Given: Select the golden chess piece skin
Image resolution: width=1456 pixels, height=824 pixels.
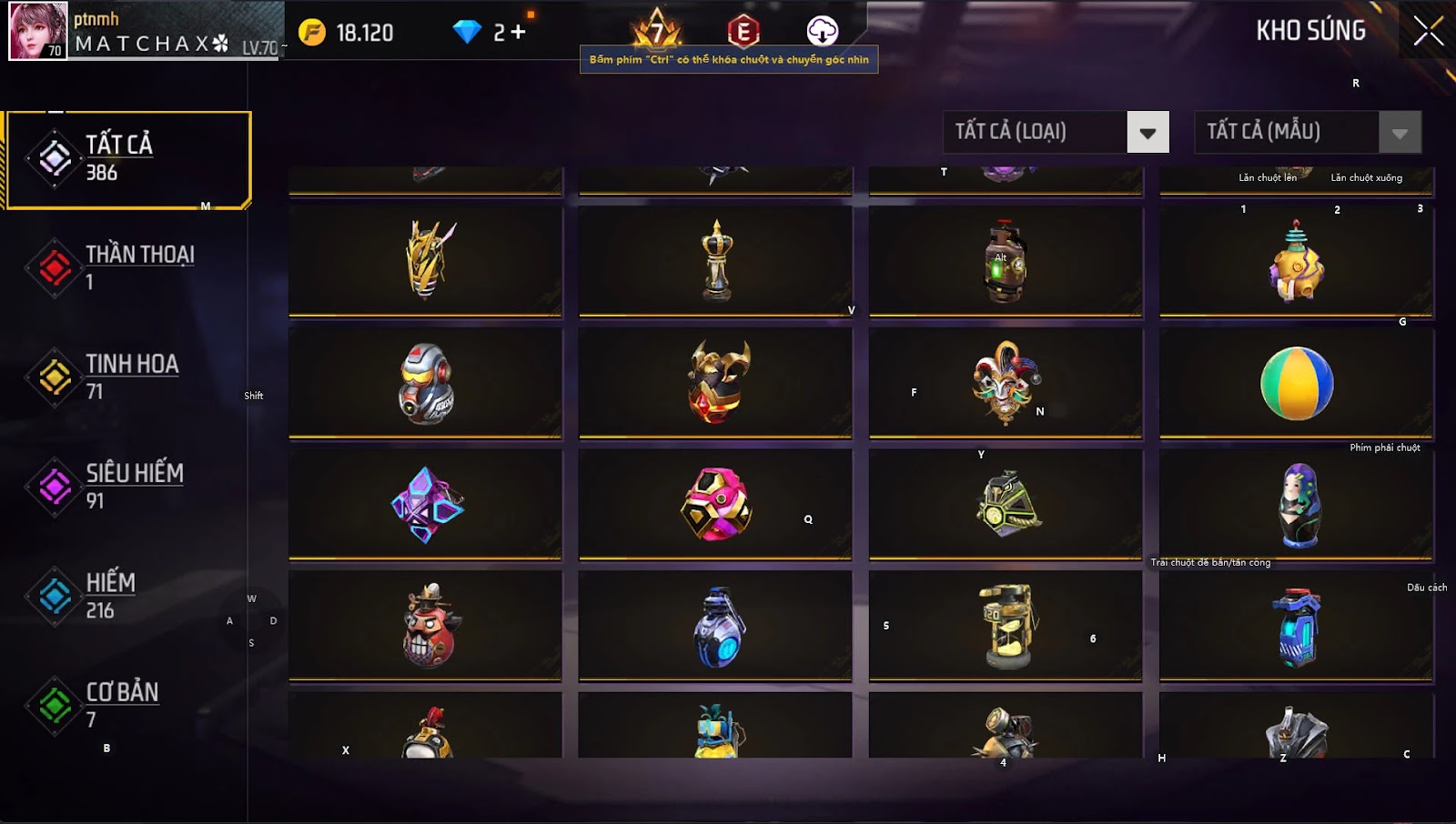Looking at the screenshot, I should 716,261.
